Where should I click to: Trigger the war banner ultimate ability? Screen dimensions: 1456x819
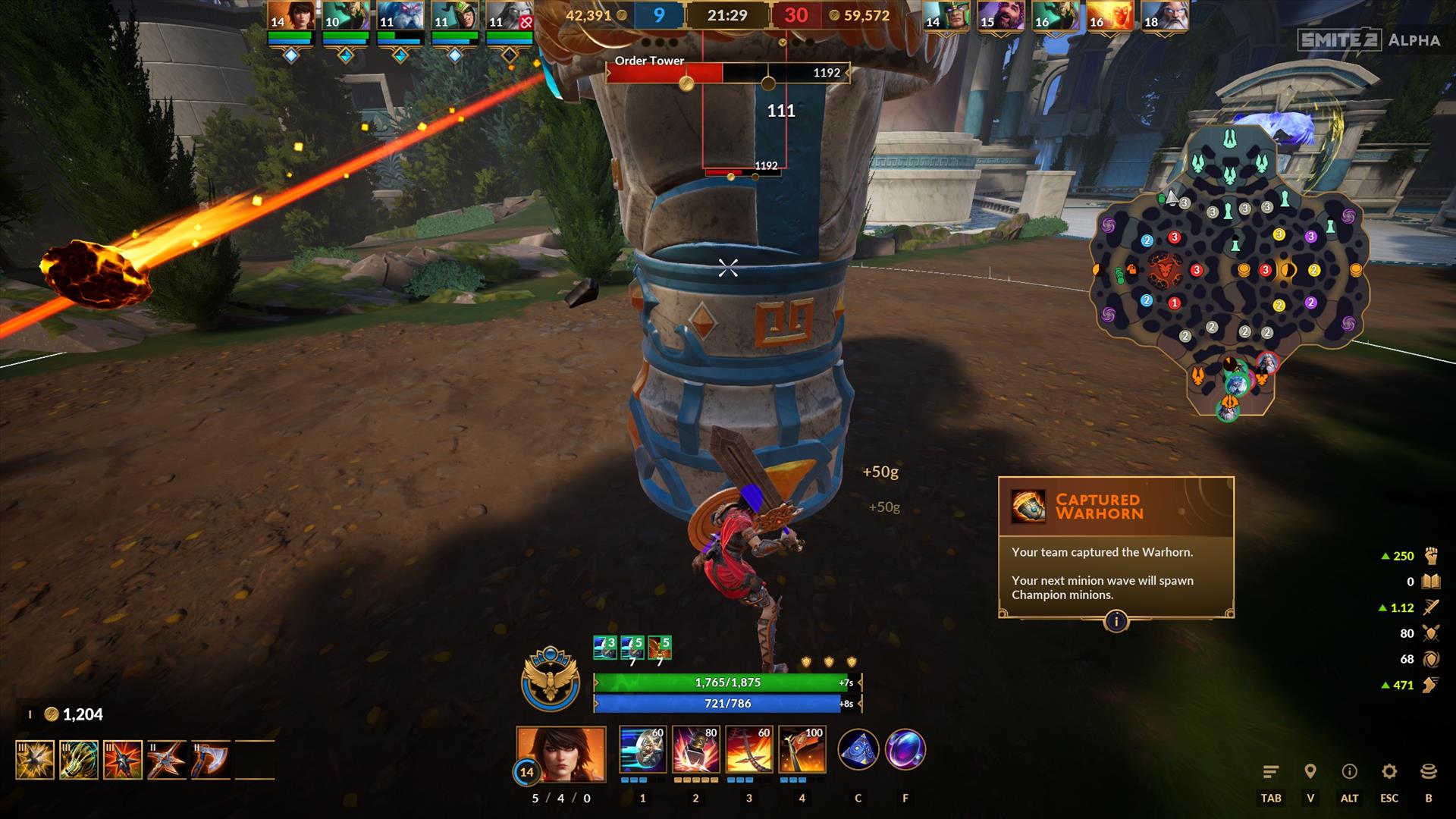pyautogui.click(x=802, y=750)
